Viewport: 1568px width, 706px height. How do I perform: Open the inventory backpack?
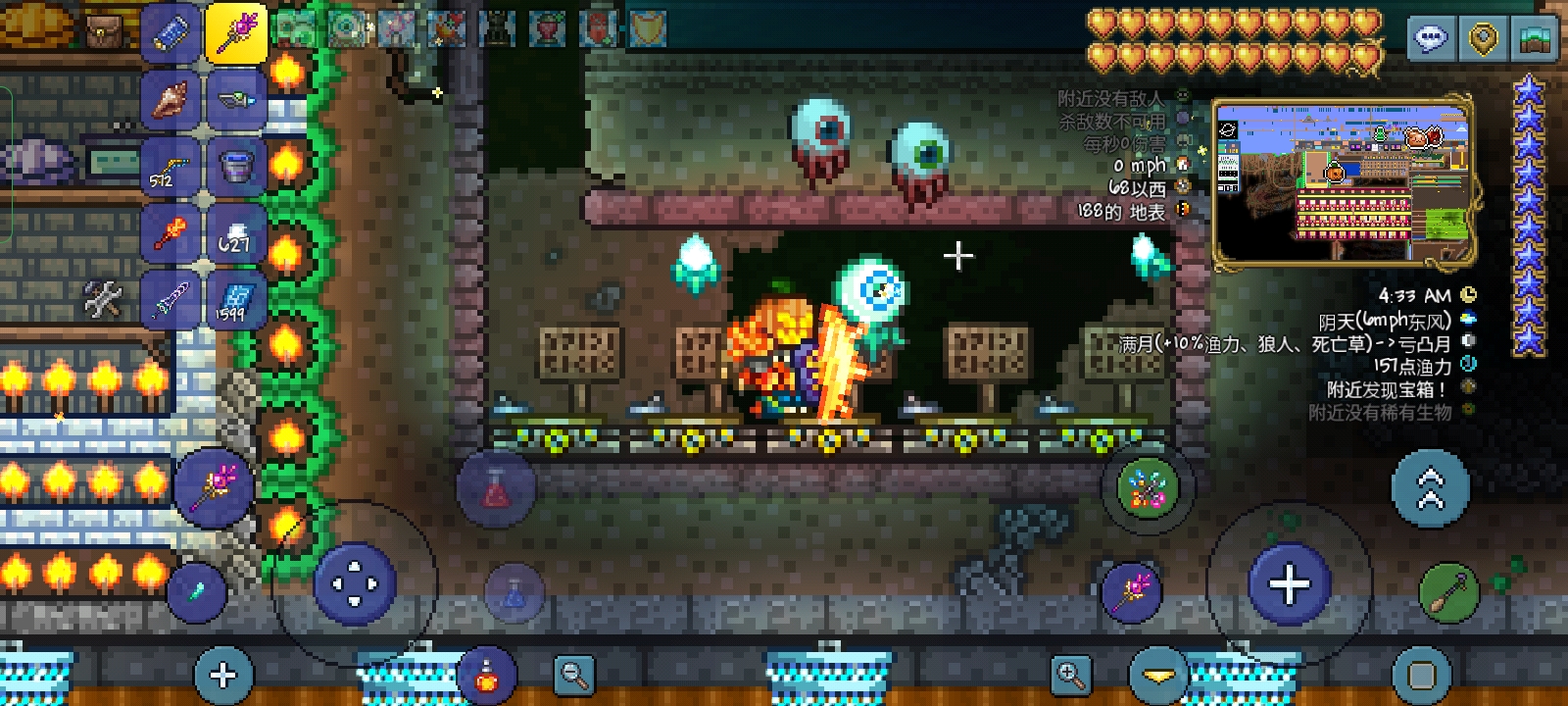[x=102, y=32]
